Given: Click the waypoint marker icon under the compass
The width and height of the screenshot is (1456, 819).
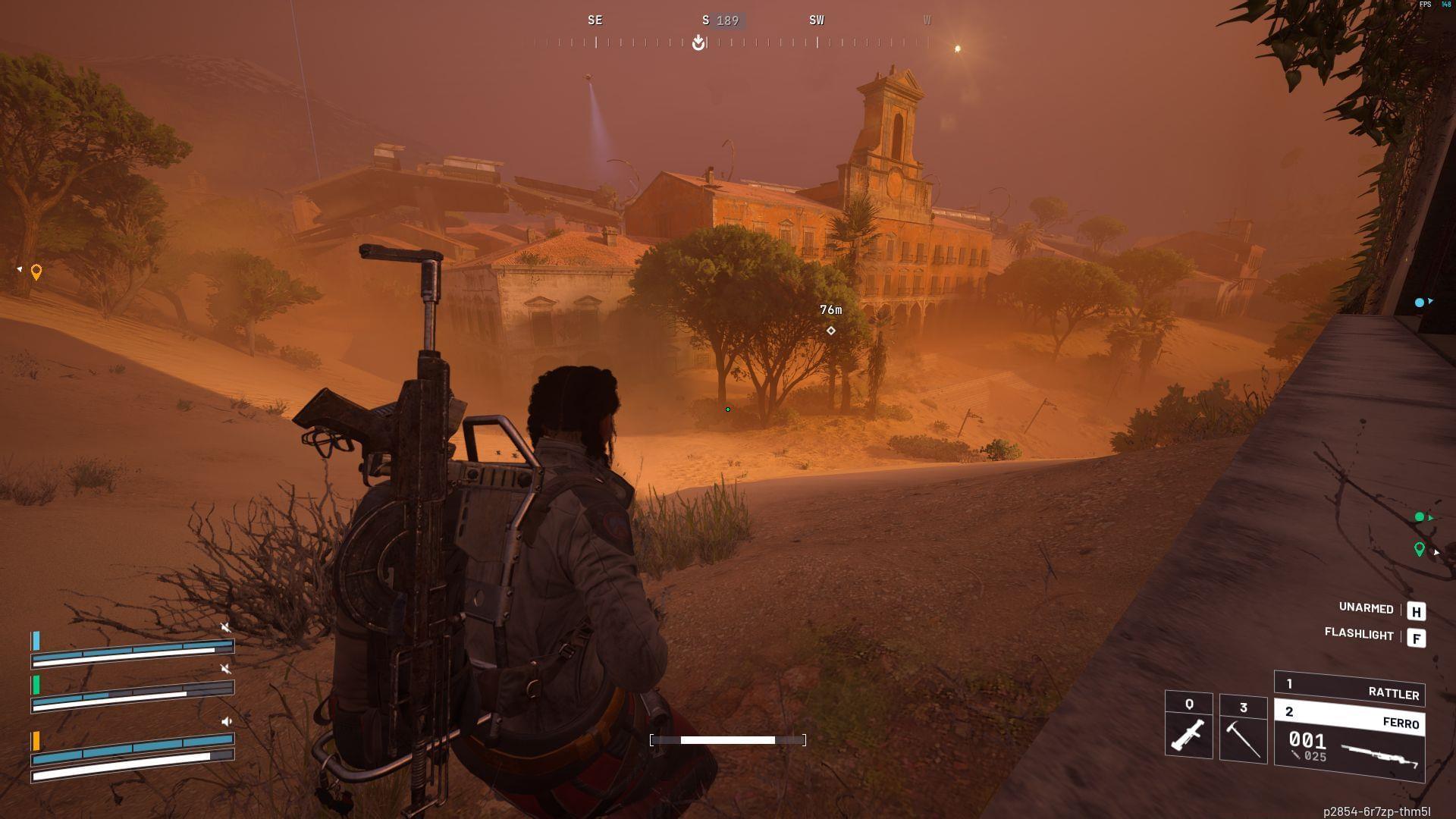Looking at the screenshot, I should [x=698, y=42].
